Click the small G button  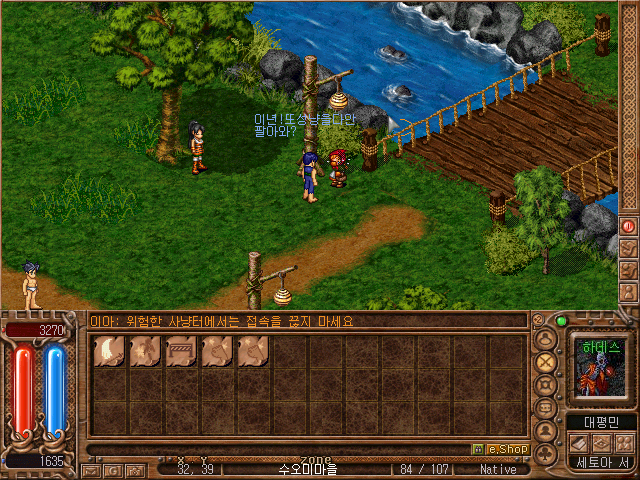tap(113, 469)
